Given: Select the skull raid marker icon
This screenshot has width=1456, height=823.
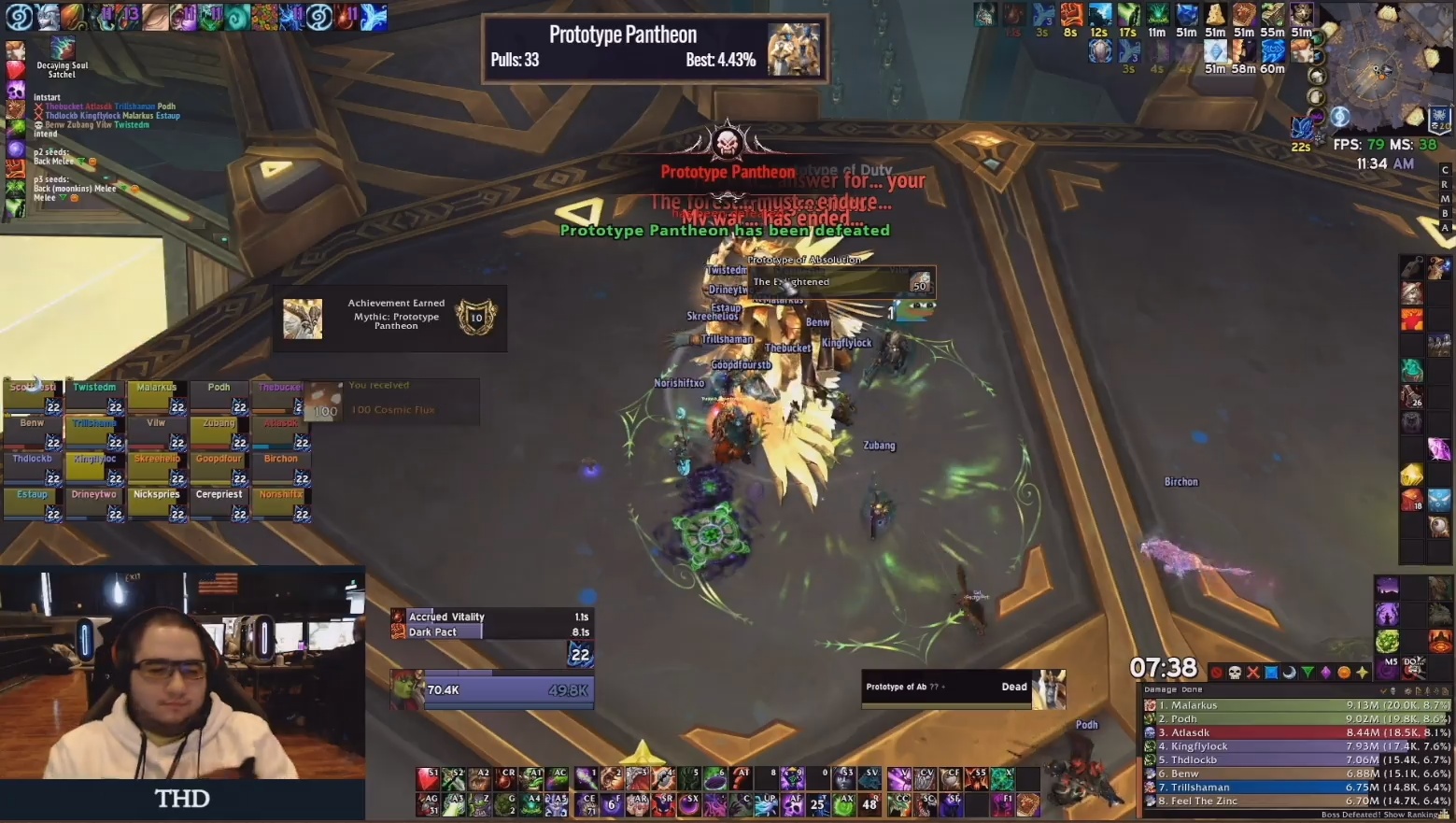Looking at the screenshot, I should coord(1234,672).
